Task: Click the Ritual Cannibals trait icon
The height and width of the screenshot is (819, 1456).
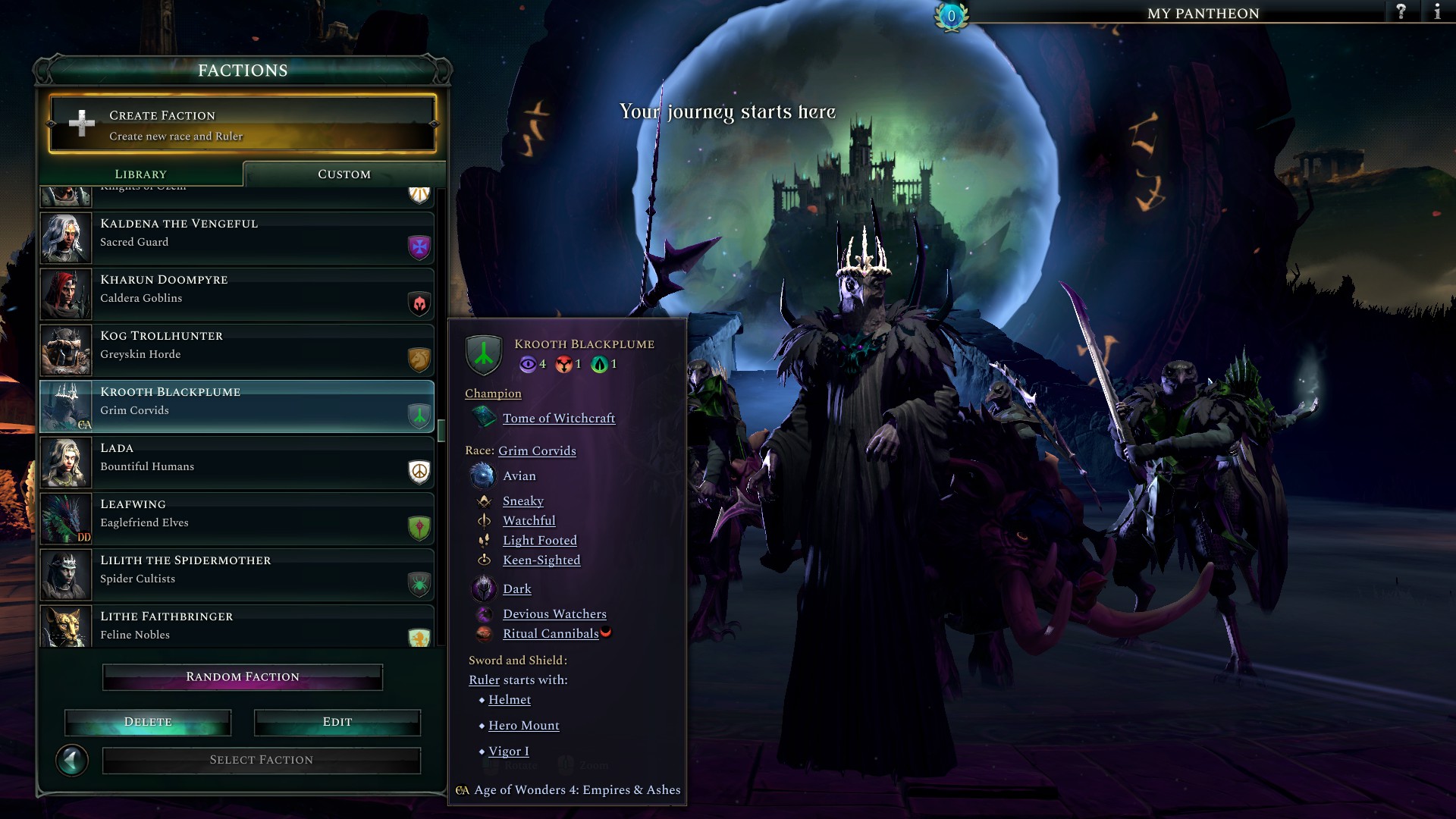Action: (x=485, y=635)
